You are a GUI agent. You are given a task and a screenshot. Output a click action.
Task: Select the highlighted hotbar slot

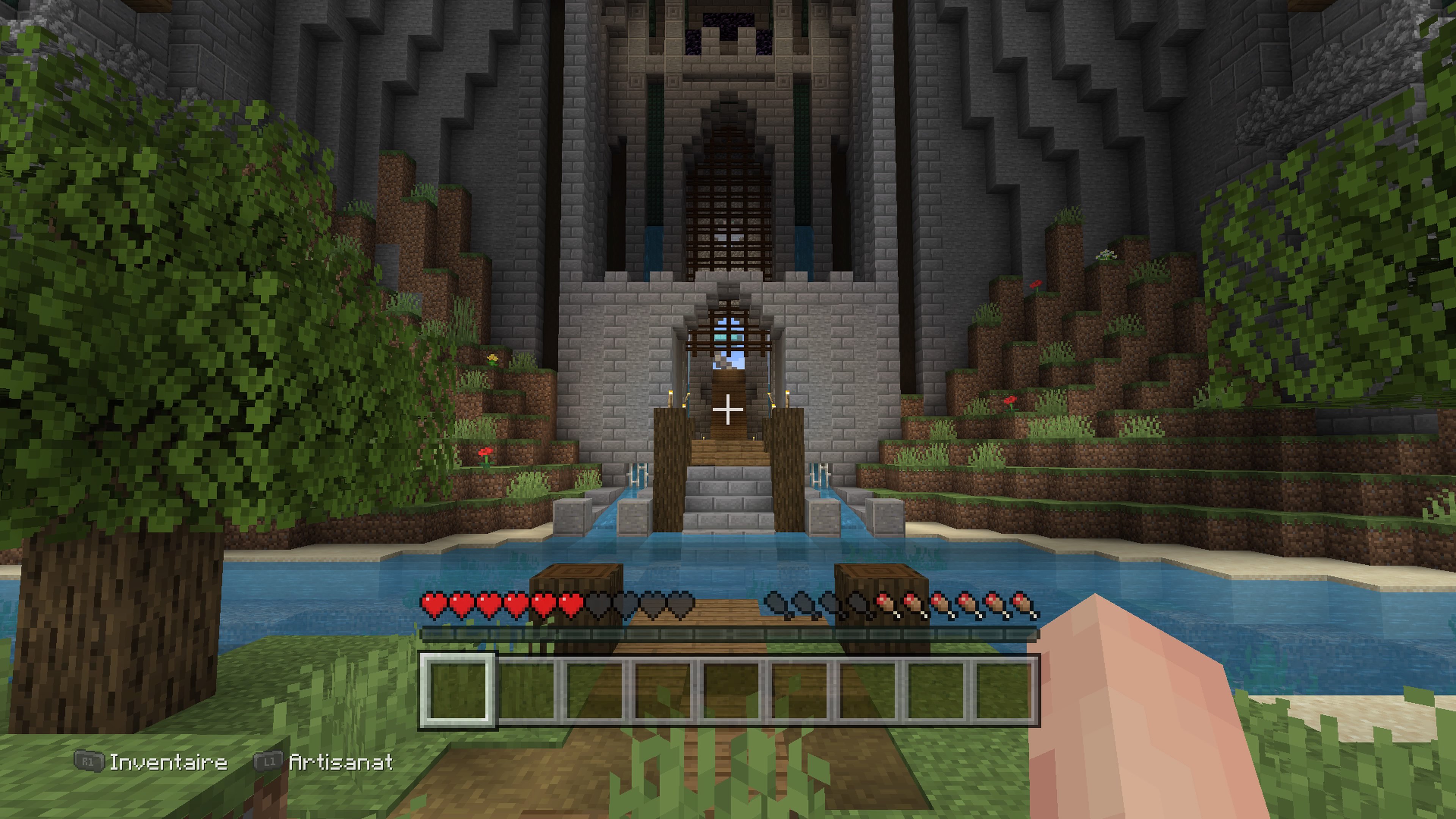(x=457, y=690)
